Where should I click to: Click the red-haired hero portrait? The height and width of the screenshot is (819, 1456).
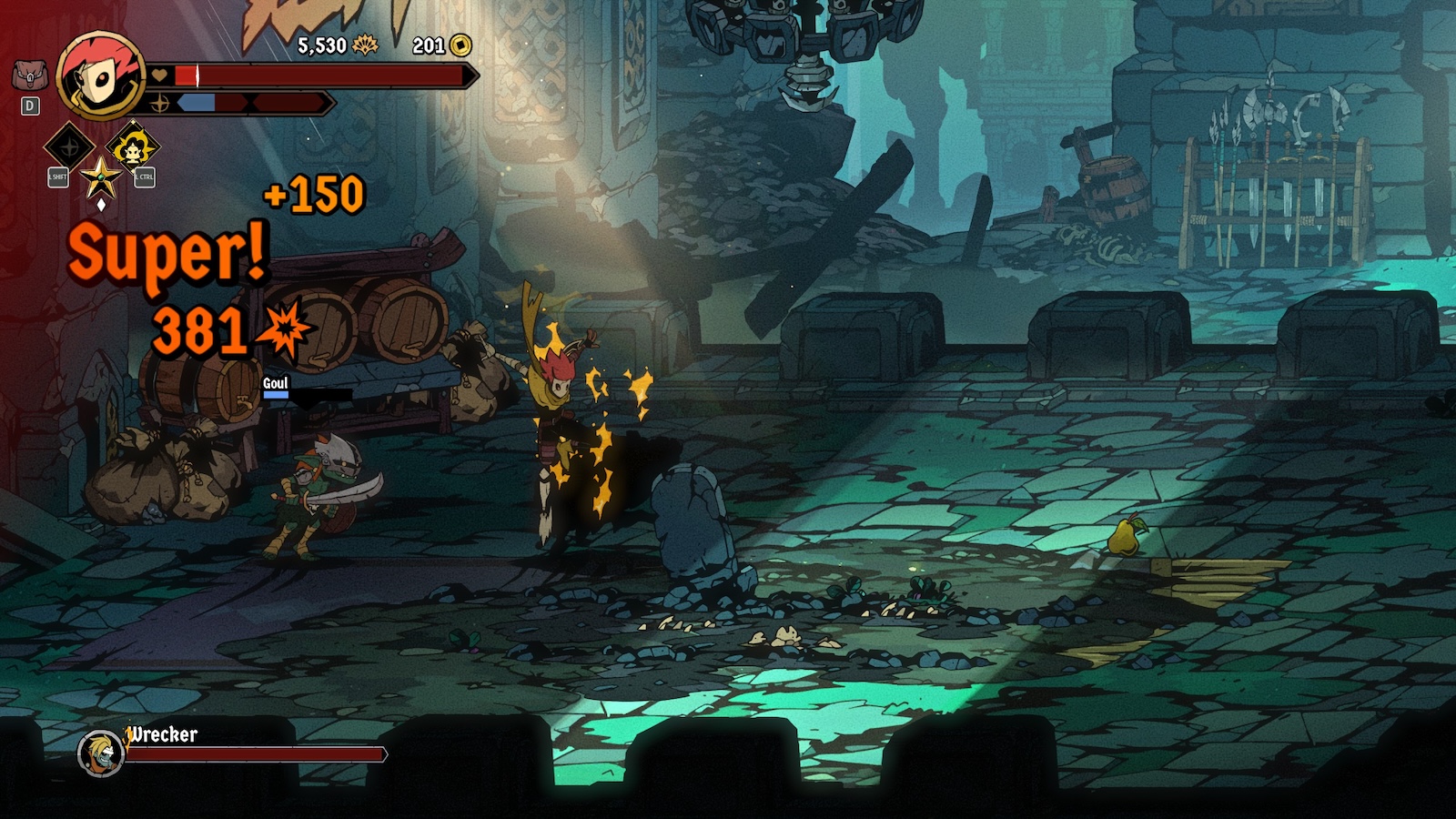[x=101, y=76]
